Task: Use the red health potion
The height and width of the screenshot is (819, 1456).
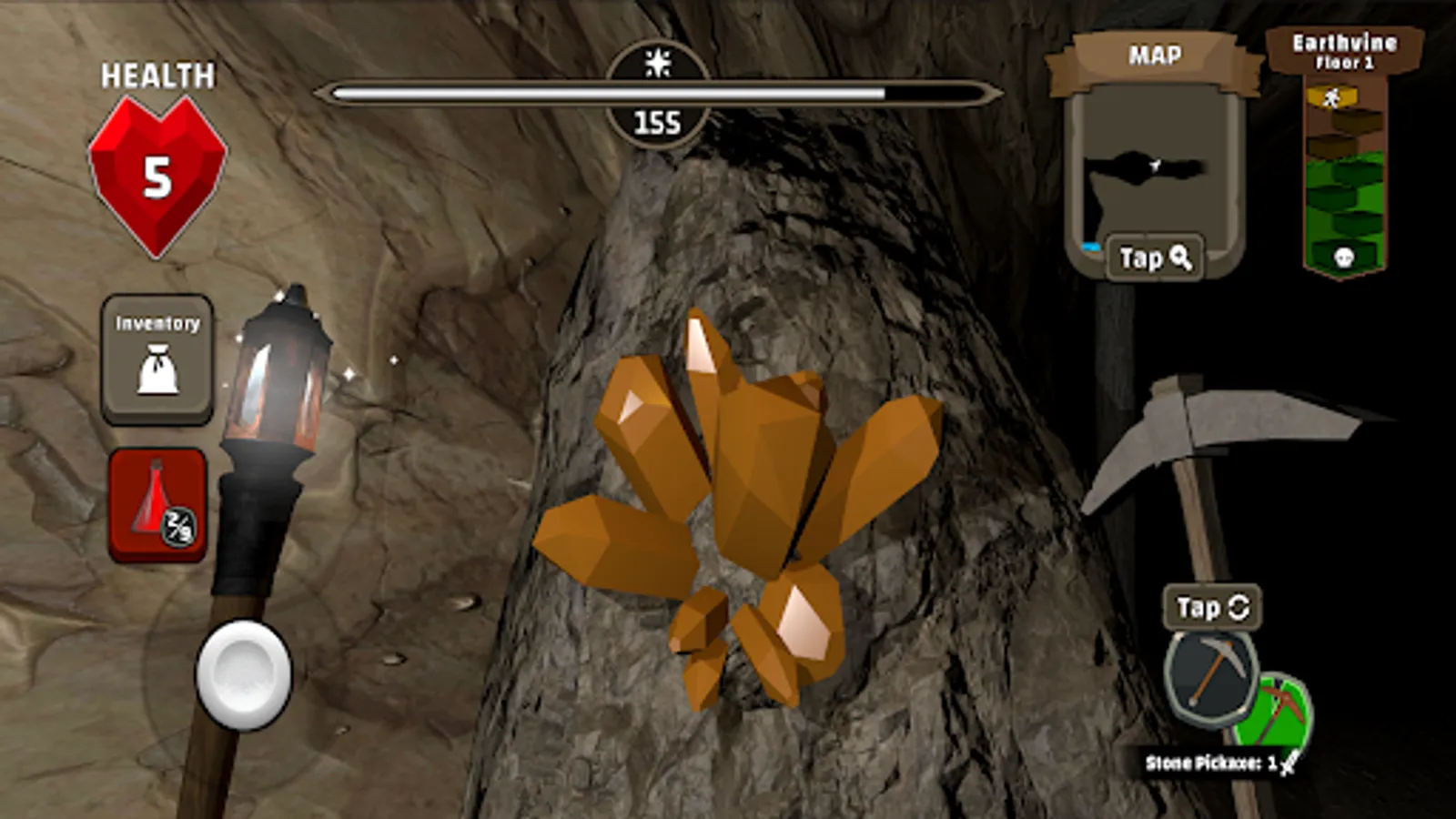Action: [x=157, y=505]
